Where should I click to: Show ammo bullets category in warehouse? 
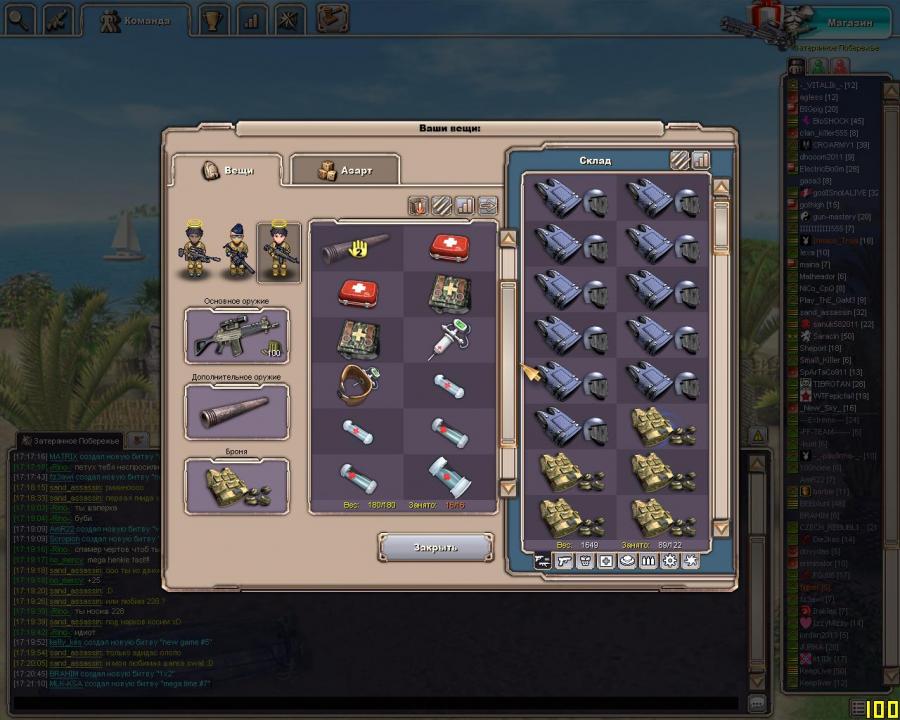[x=647, y=561]
